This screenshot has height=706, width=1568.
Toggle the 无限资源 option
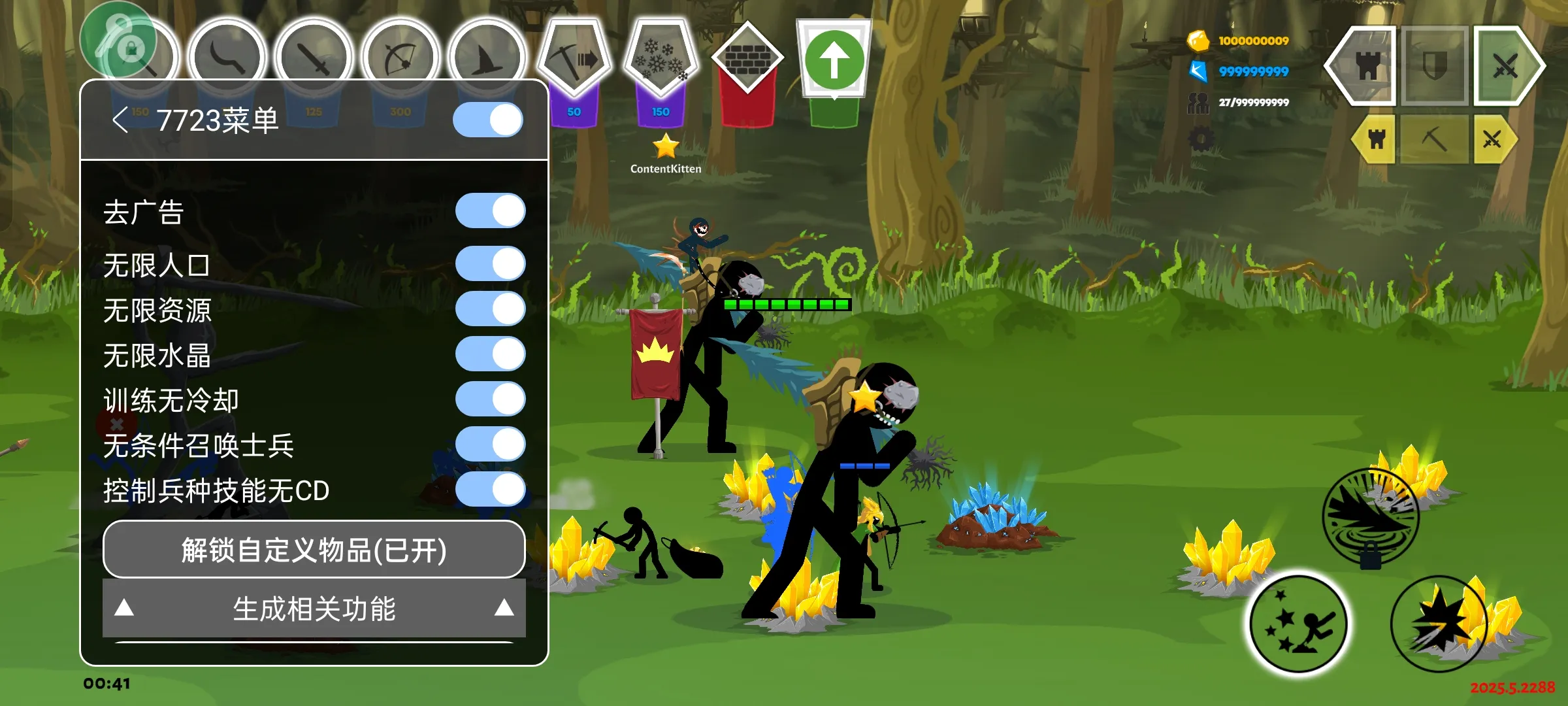pyautogui.click(x=490, y=309)
